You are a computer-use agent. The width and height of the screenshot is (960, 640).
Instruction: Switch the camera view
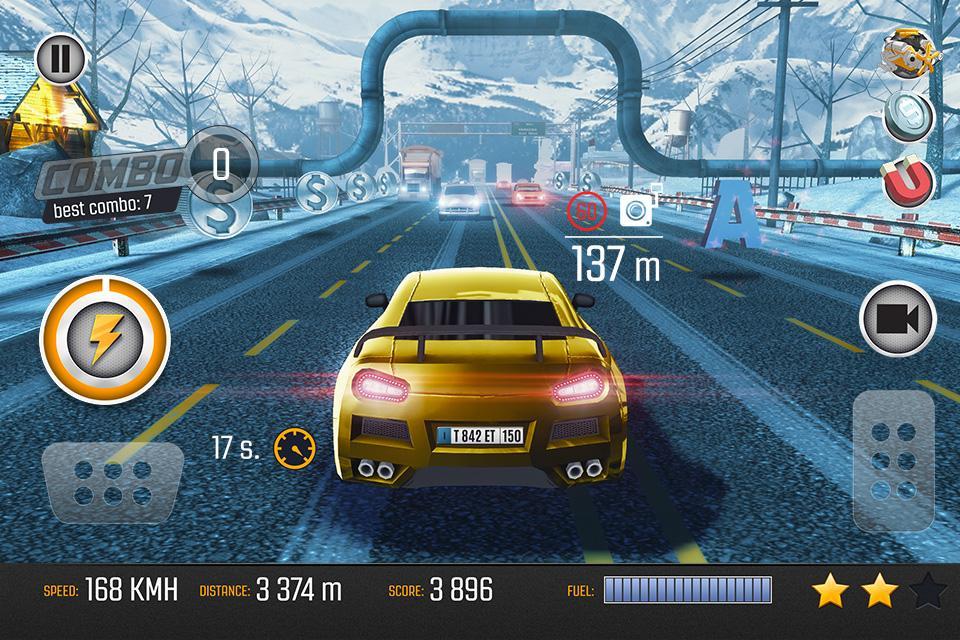tap(897, 319)
